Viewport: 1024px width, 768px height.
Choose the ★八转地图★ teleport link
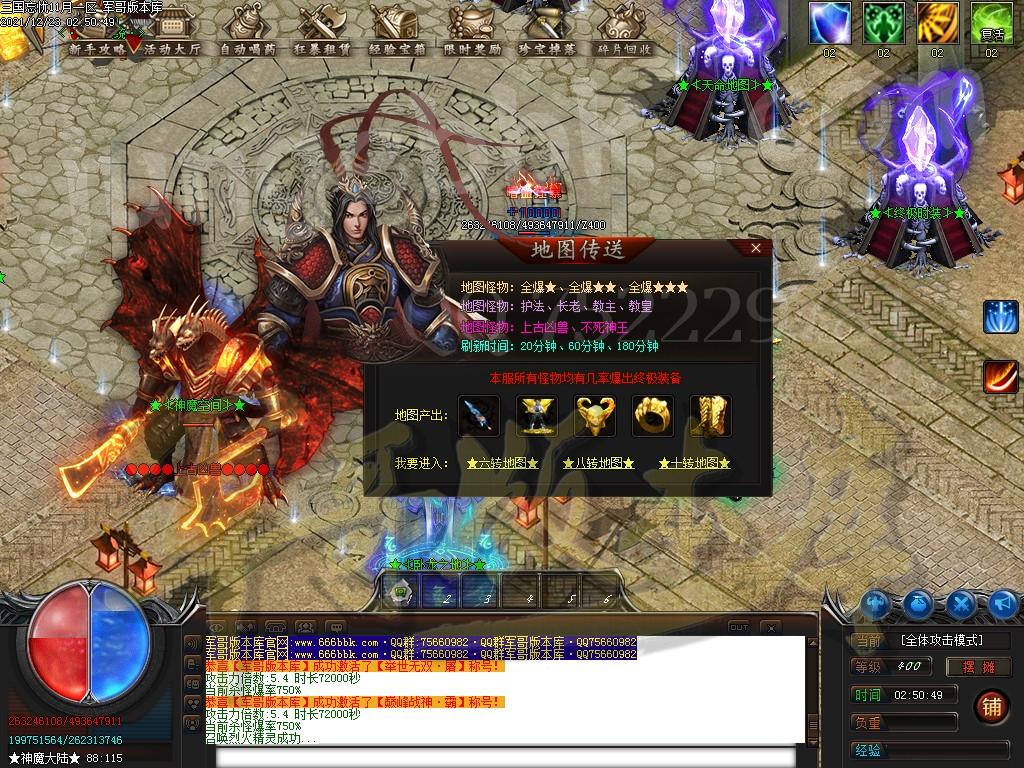[598, 463]
